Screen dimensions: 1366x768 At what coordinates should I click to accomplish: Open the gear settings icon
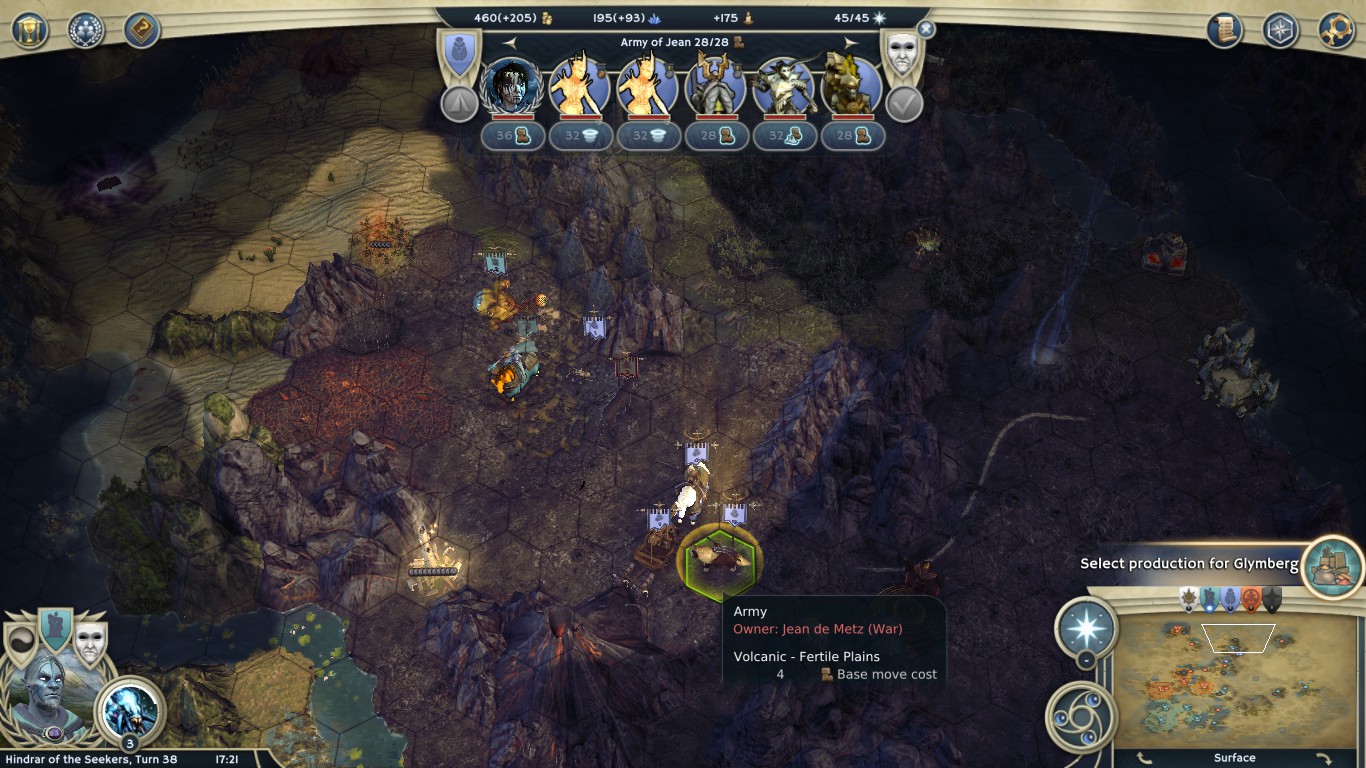pos(1336,30)
